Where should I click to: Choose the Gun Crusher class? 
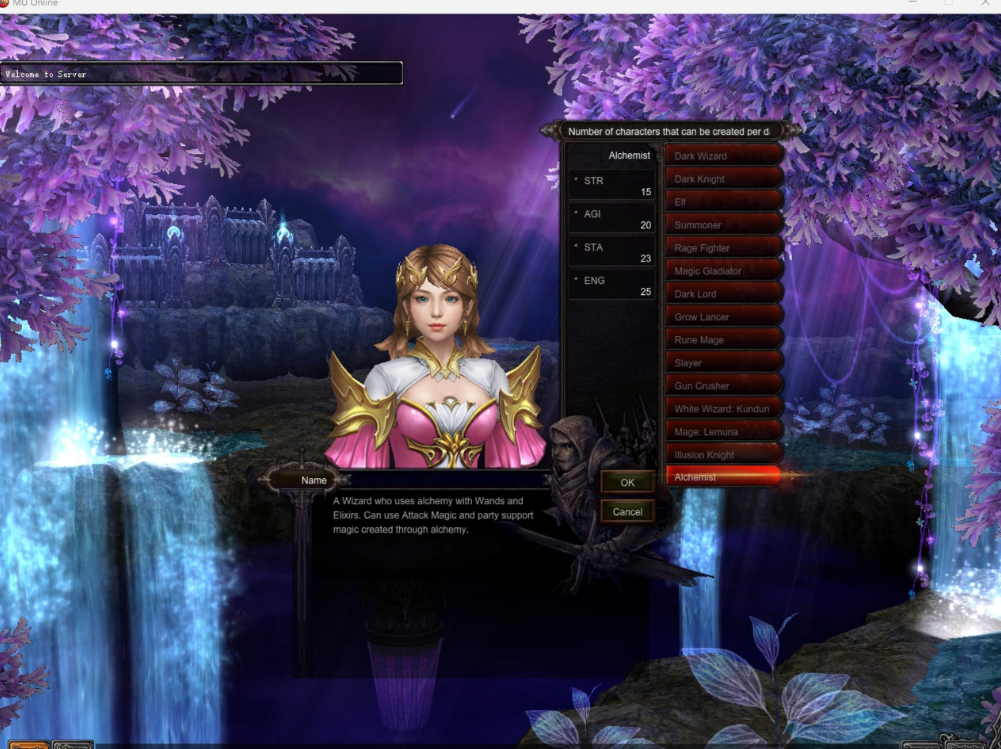point(722,386)
